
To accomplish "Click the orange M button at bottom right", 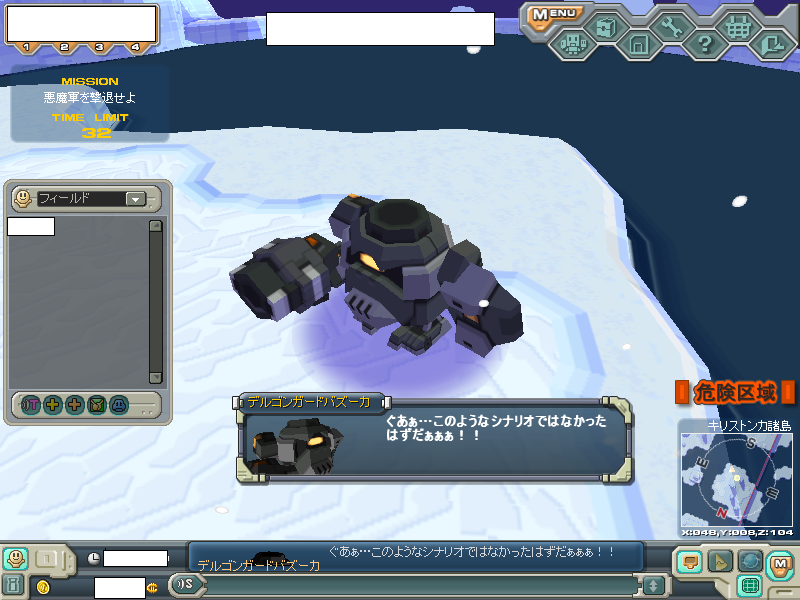I will pos(781,564).
